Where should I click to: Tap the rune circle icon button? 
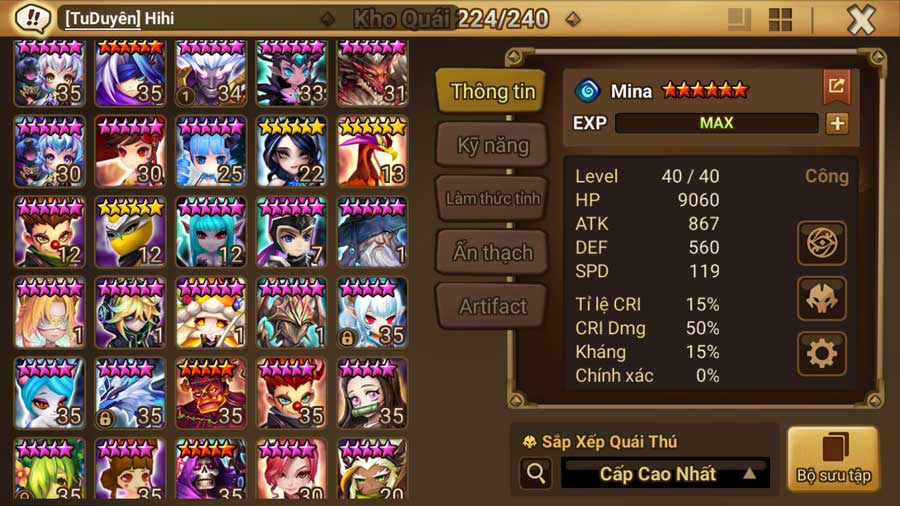point(822,243)
